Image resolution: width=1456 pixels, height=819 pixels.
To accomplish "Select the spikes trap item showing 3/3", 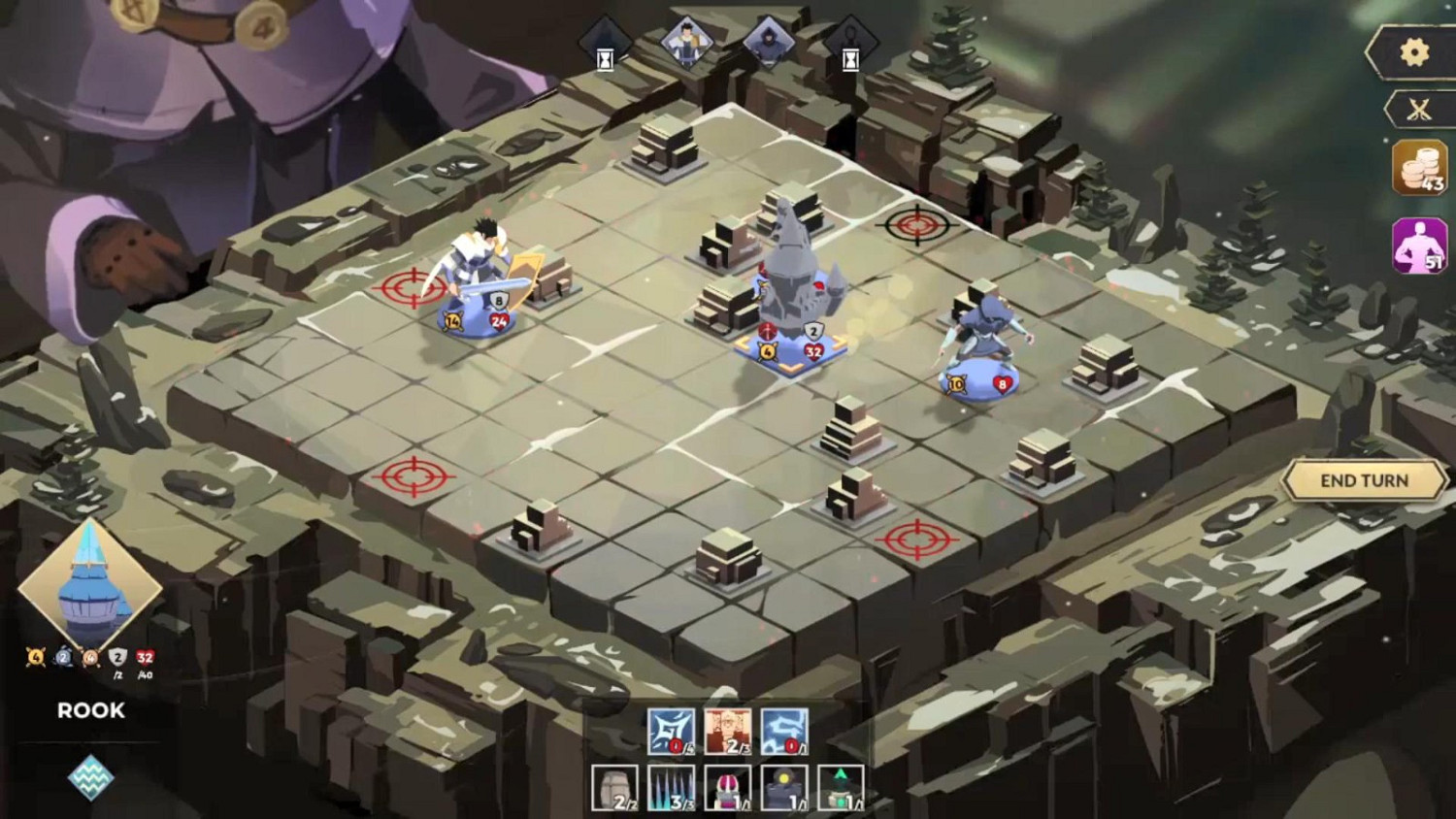I will click(670, 789).
